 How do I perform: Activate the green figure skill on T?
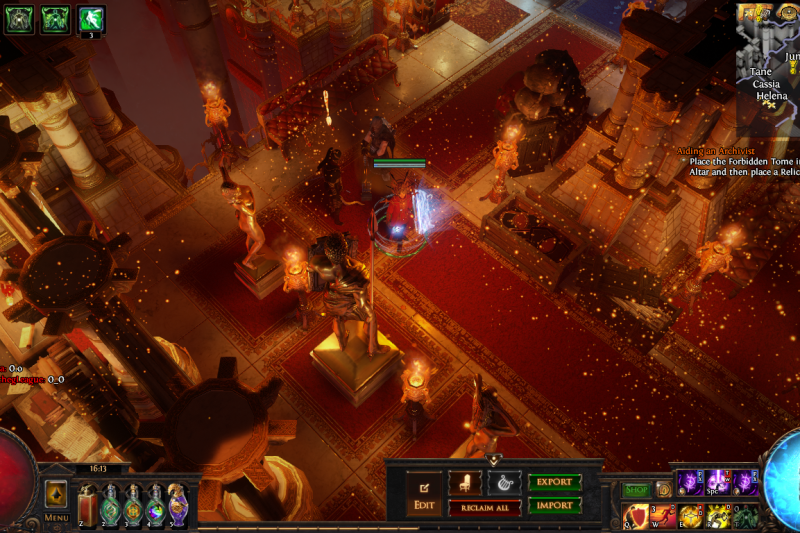pyautogui.click(x=745, y=516)
